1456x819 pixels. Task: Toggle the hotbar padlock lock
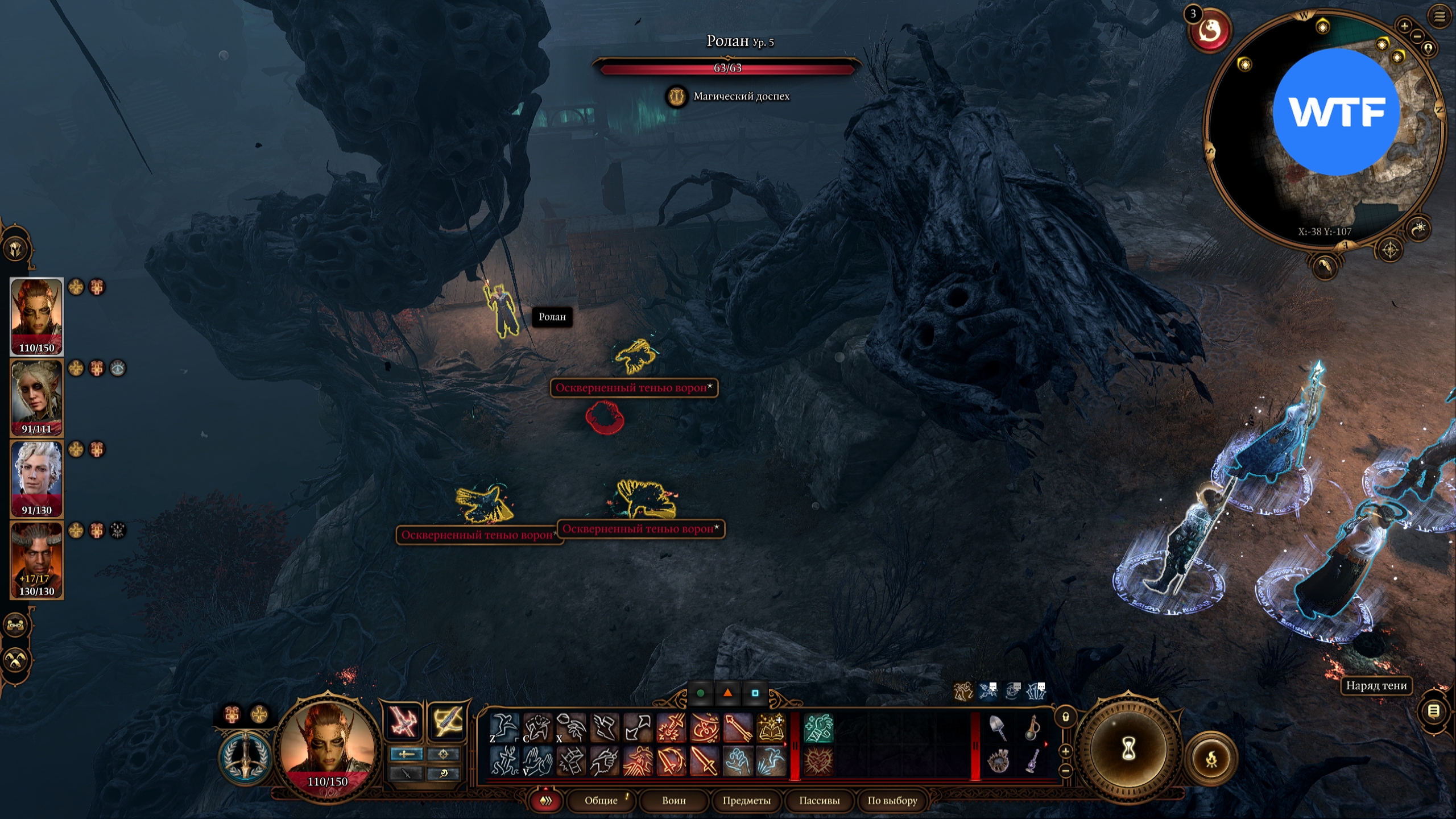click(x=1065, y=717)
